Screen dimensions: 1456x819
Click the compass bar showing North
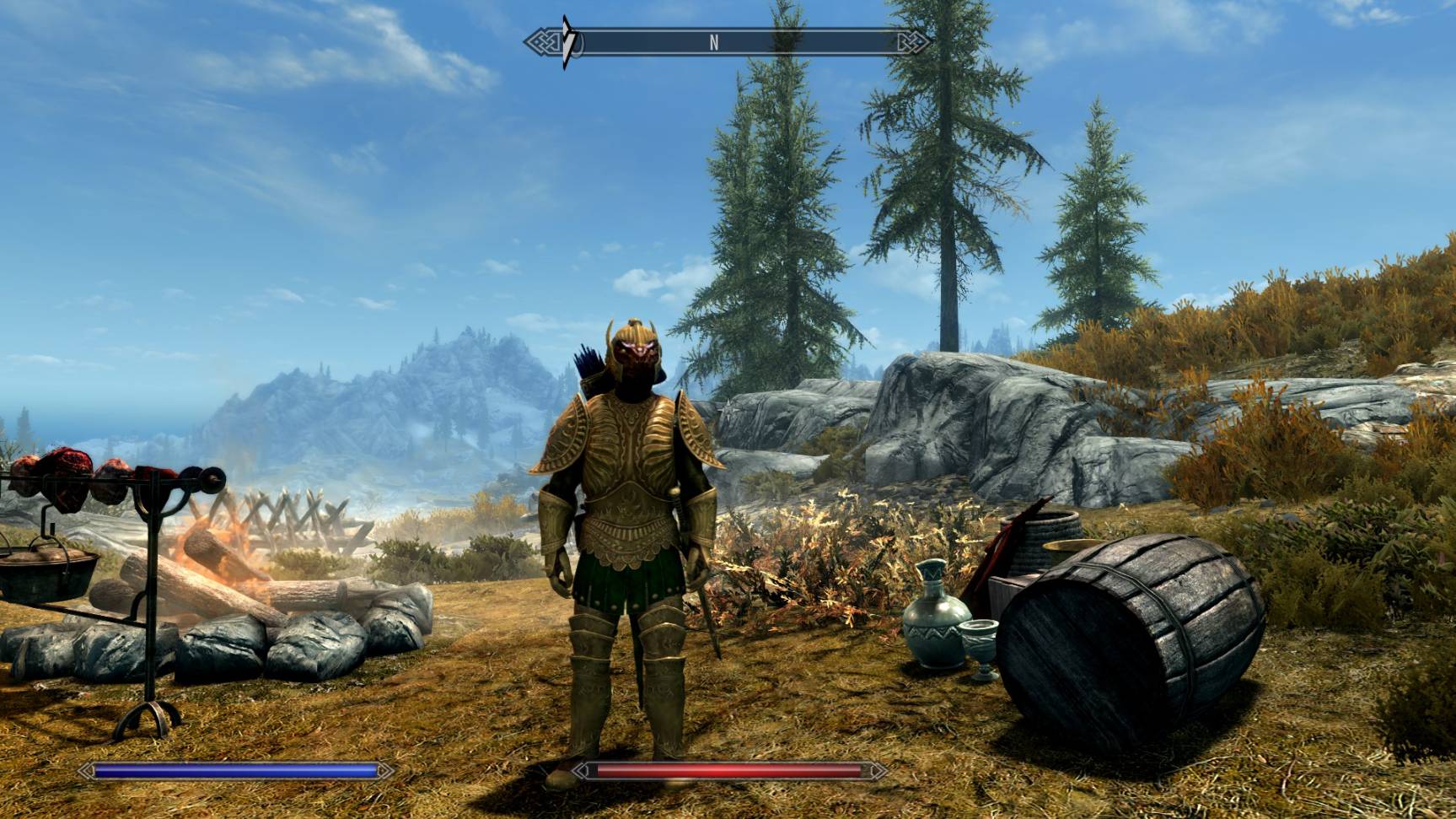point(728,42)
